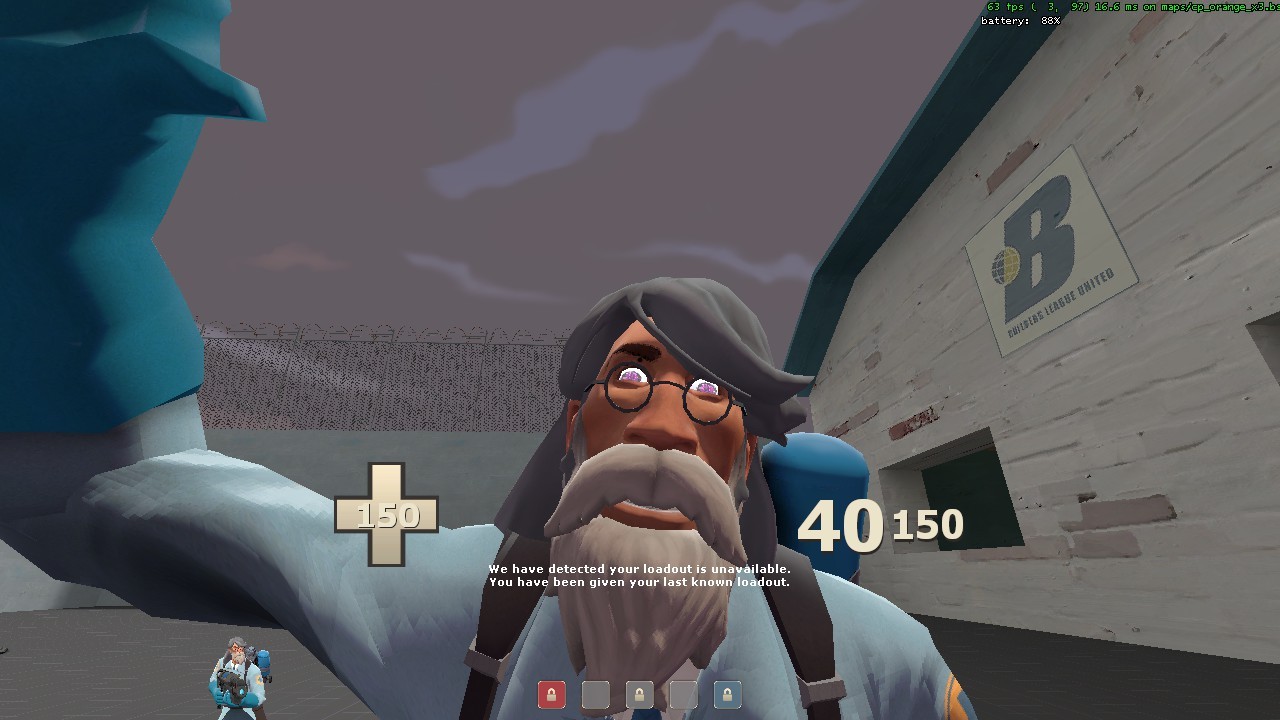
Task: Click the fourth neutral control point icon
Action: click(x=682, y=694)
